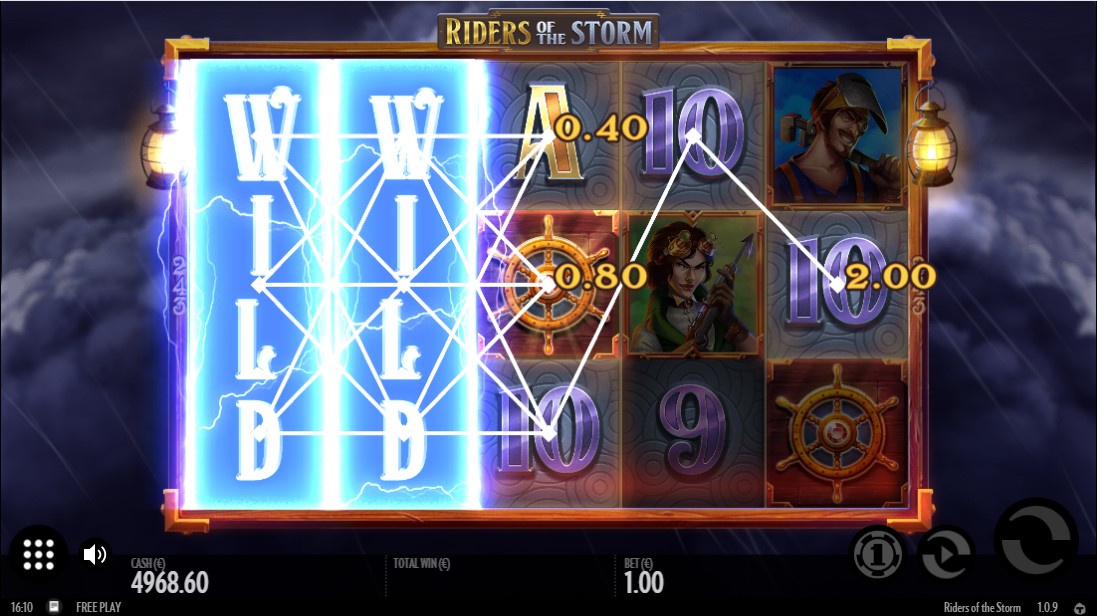Click the small message icon beside the clock
This screenshot has height=616, width=1097.
[x=54, y=607]
